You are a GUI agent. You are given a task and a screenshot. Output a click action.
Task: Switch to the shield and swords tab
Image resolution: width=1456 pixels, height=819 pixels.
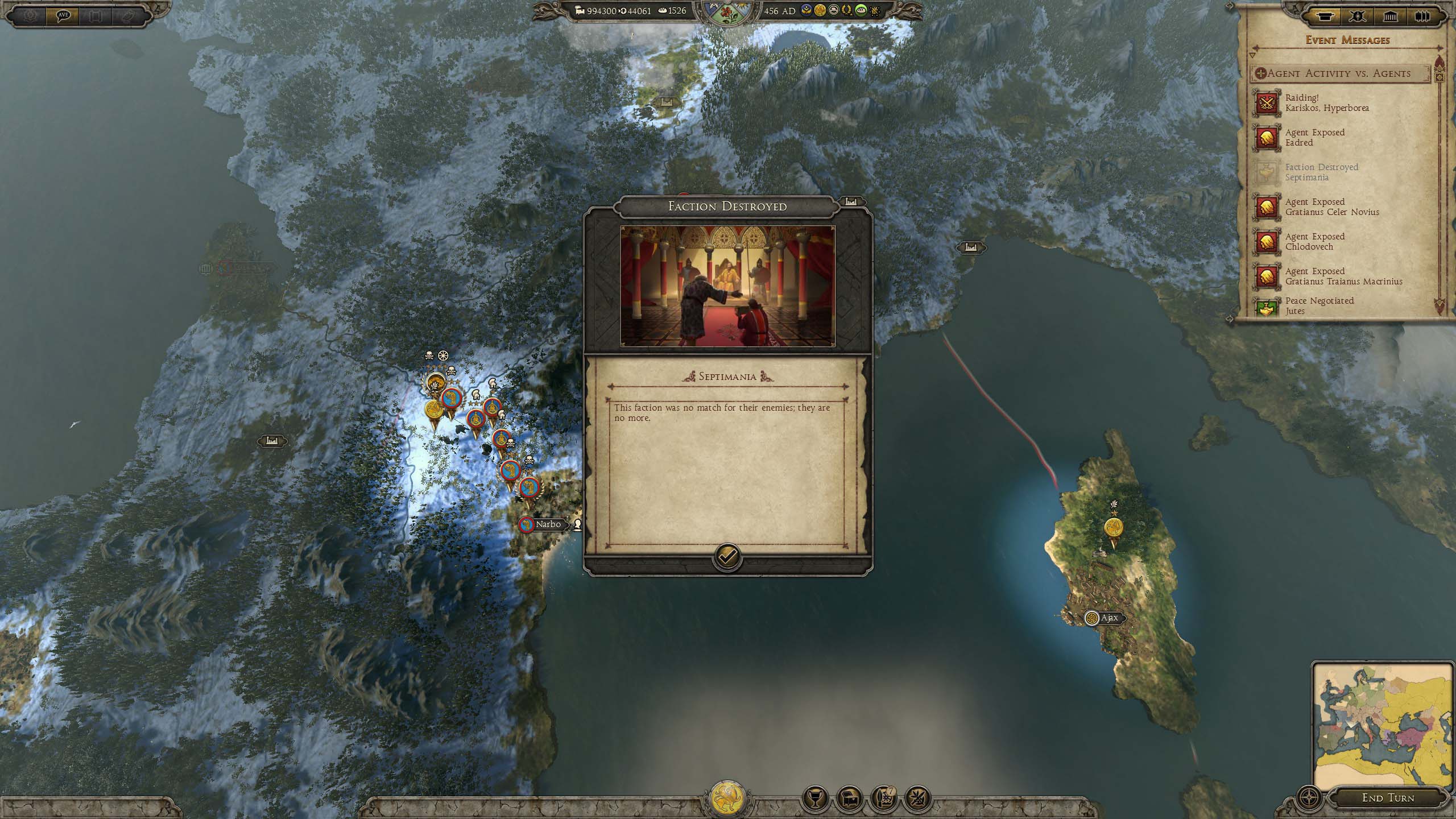click(1358, 16)
